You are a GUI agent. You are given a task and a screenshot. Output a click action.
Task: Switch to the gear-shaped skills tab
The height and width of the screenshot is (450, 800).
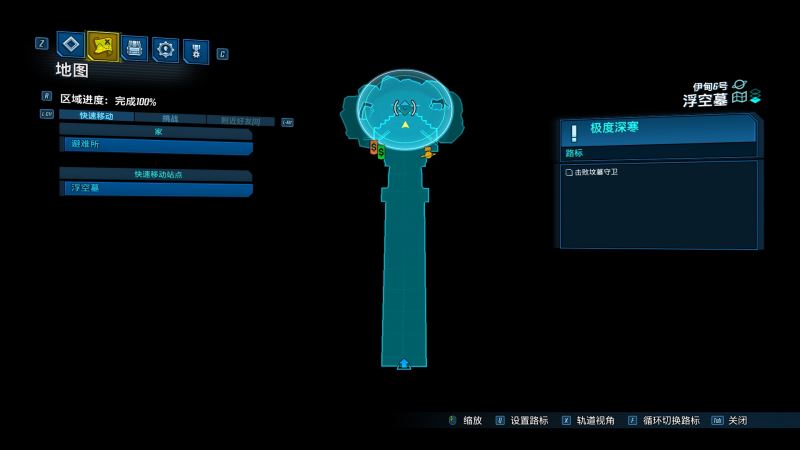pos(165,49)
